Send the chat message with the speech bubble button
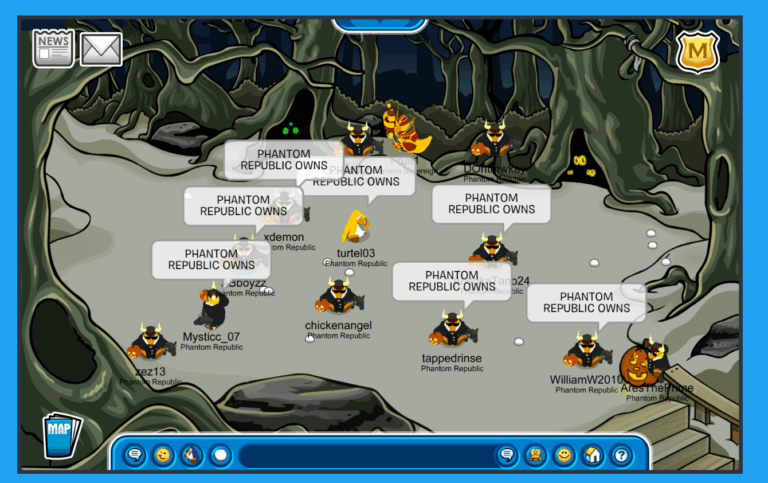Image resolution: width=768 pixels, height=483 pixels. coord(507,456)
